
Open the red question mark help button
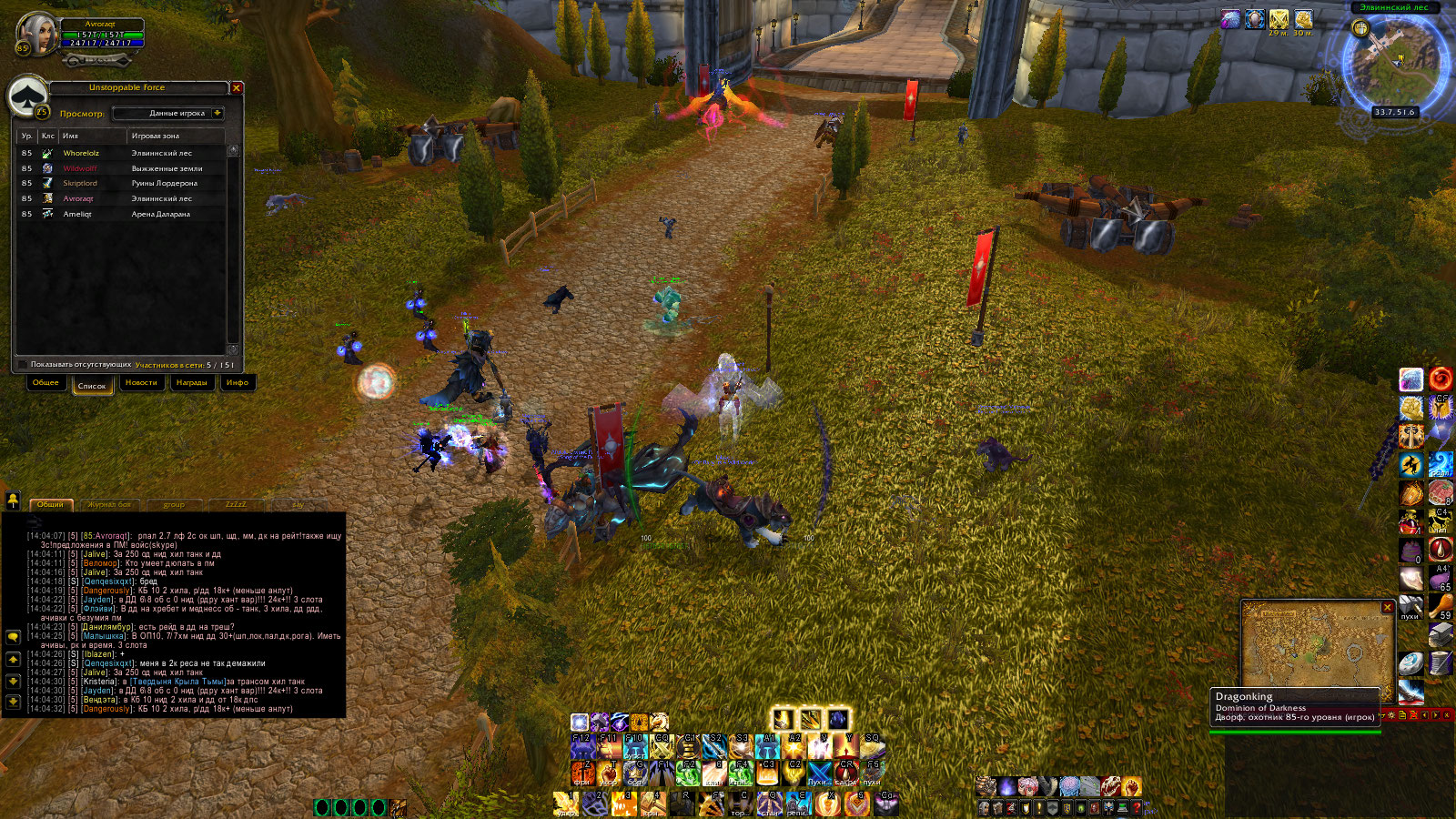tap(1137, 807)
